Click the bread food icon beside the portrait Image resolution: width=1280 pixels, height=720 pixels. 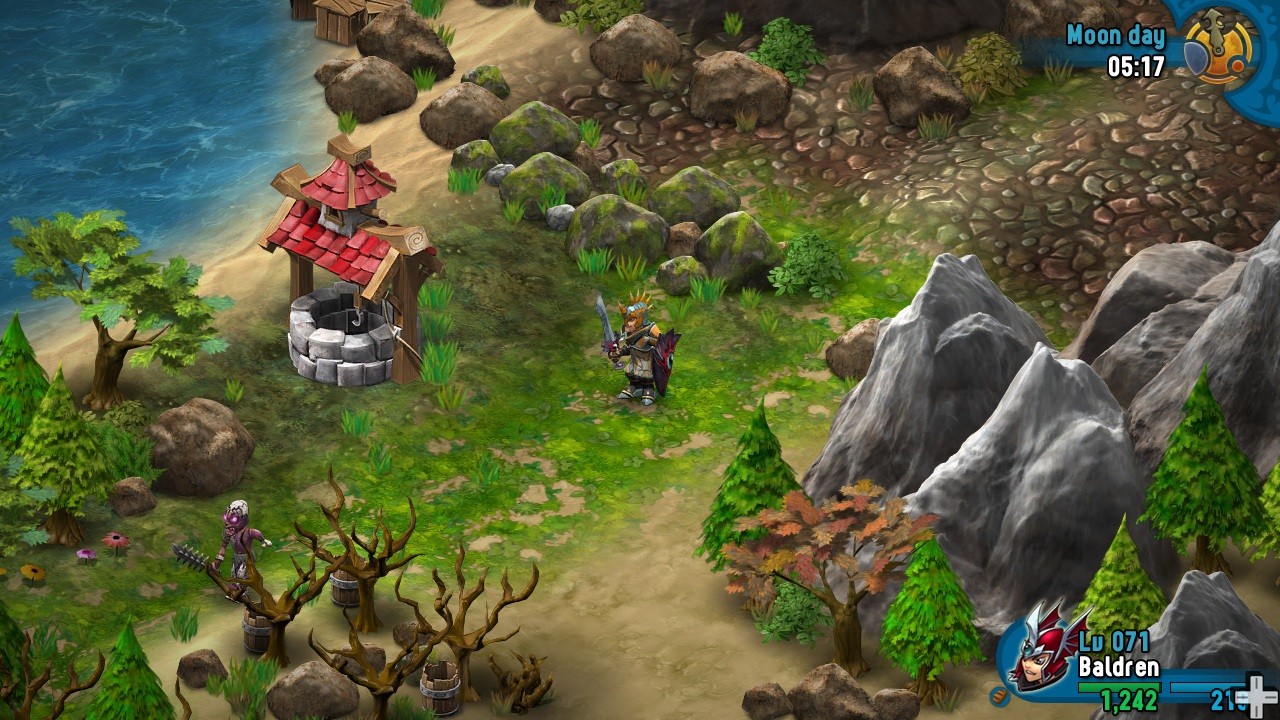pos(998,695)
